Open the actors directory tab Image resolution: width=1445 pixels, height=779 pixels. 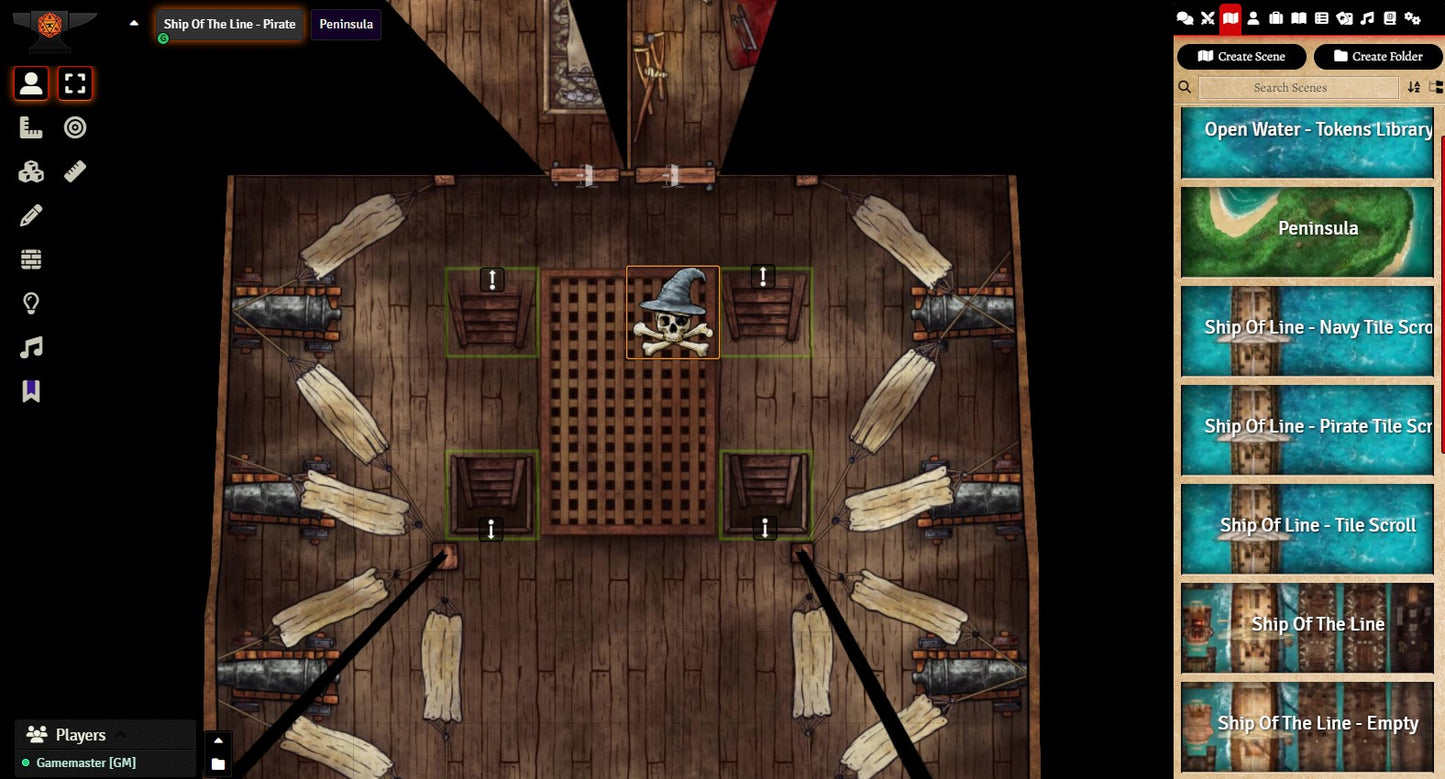[x=1253, y=18]
